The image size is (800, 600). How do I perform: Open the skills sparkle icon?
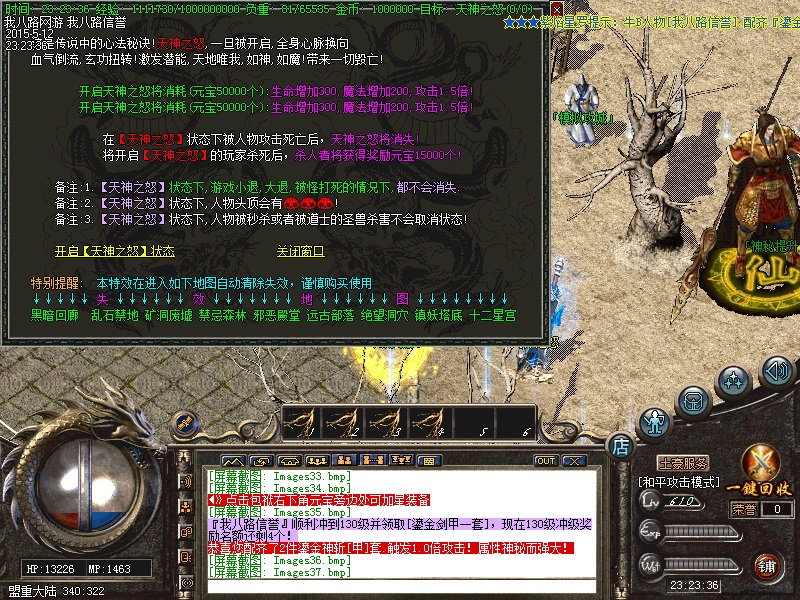click(736, 381)
